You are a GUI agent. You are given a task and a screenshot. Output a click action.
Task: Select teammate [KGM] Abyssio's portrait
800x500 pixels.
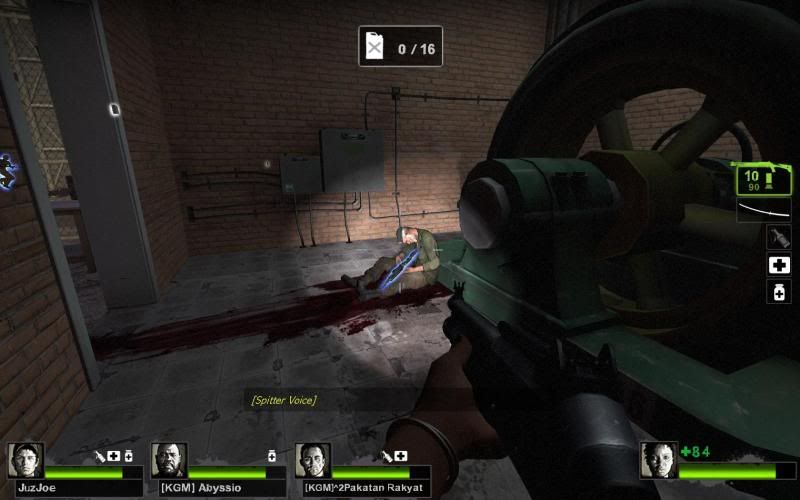(169, 460)
